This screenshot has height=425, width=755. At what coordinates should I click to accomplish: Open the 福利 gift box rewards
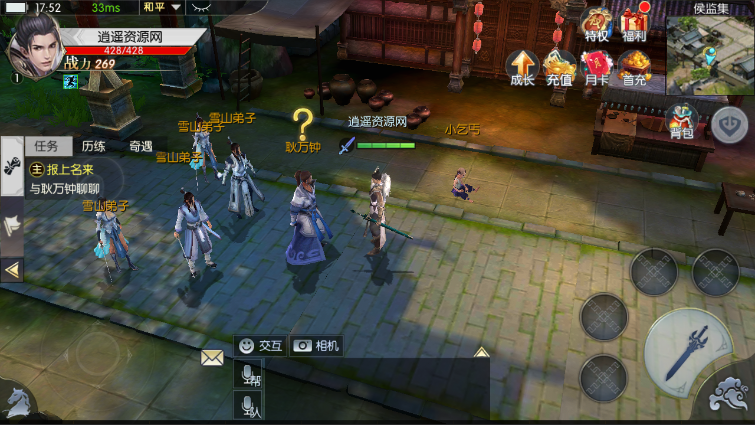[x=635, y=24]
